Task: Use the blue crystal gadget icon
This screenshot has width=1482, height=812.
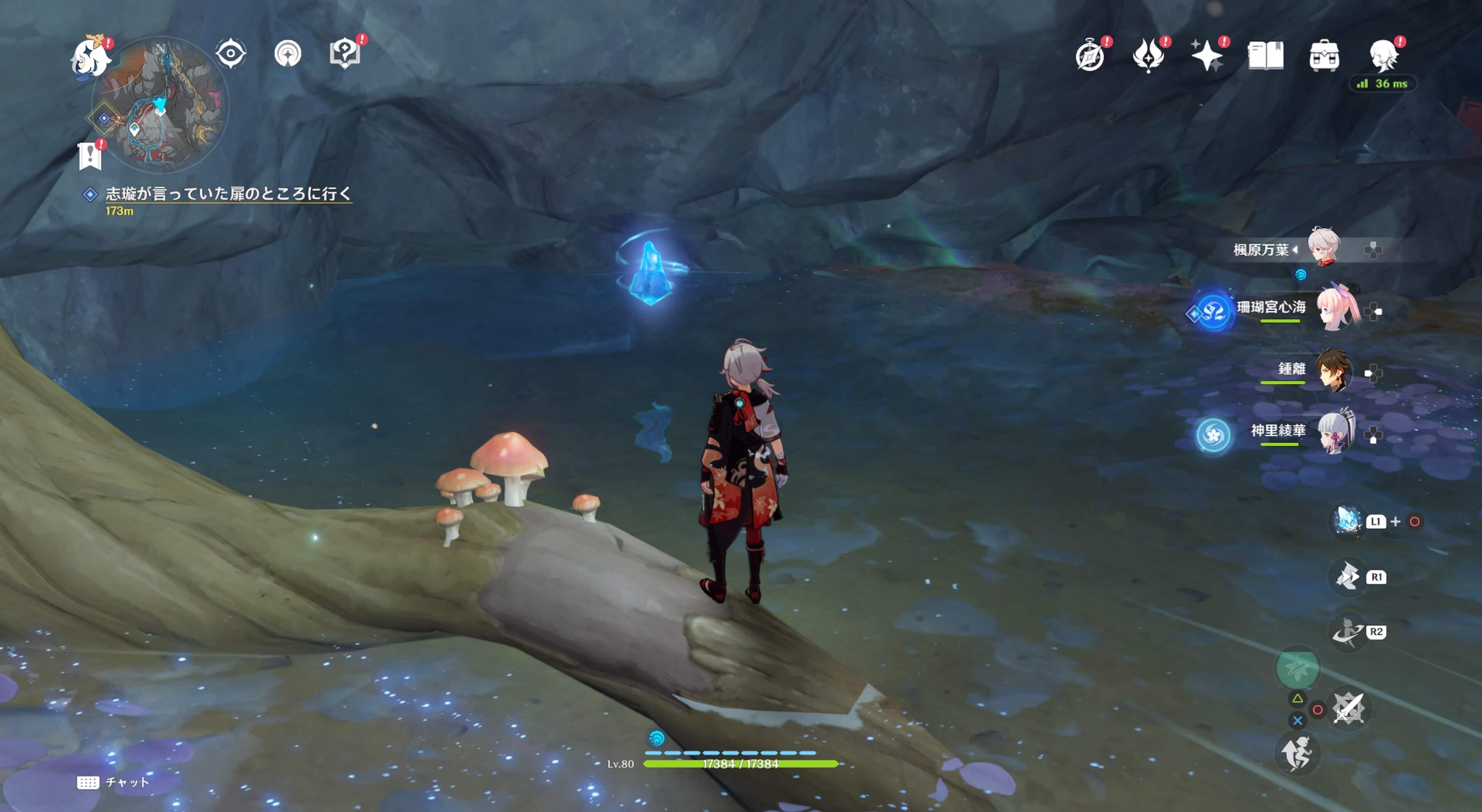Action: click(1348, 521)
